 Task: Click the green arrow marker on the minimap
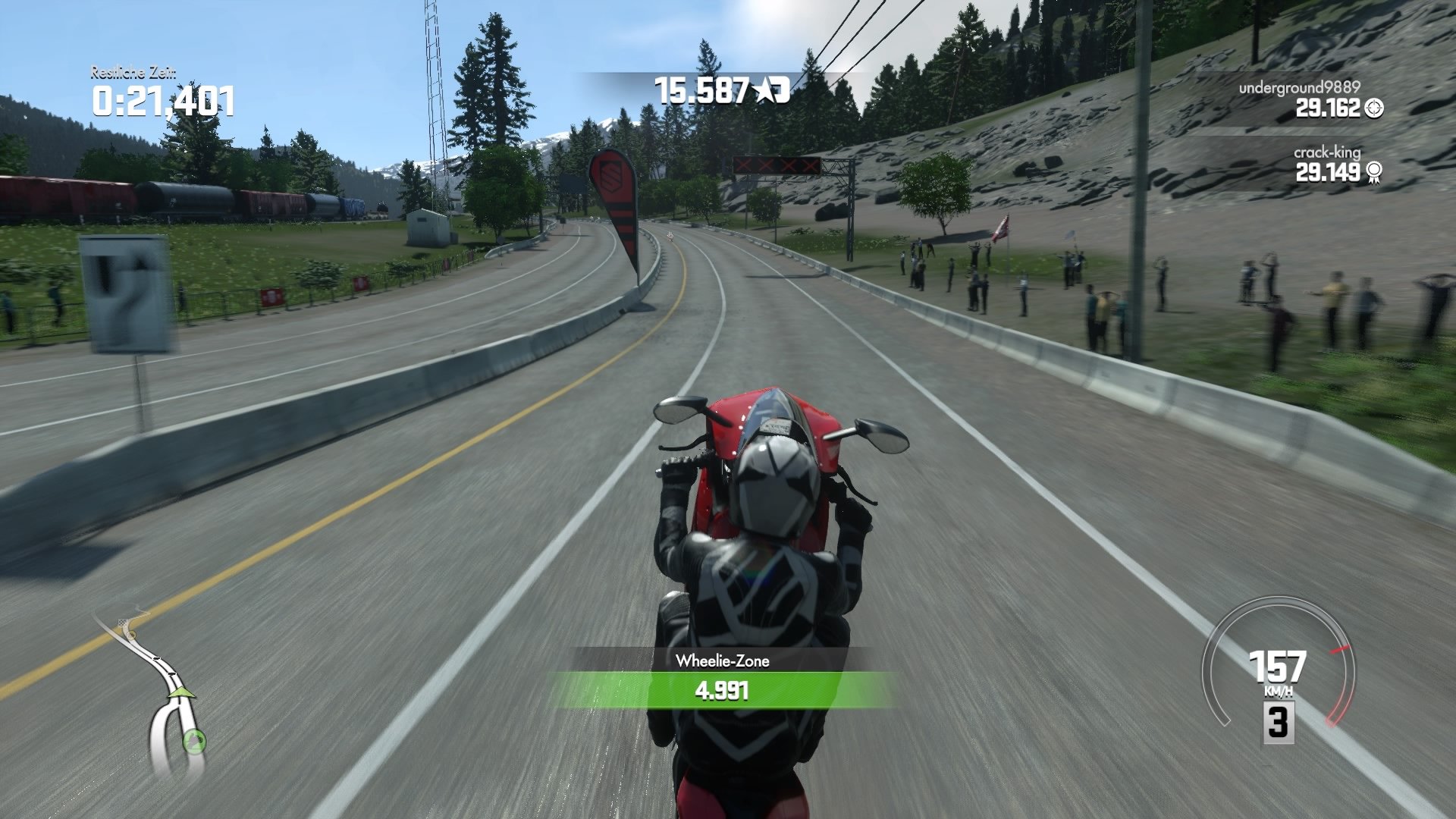[x=181, y=692]
